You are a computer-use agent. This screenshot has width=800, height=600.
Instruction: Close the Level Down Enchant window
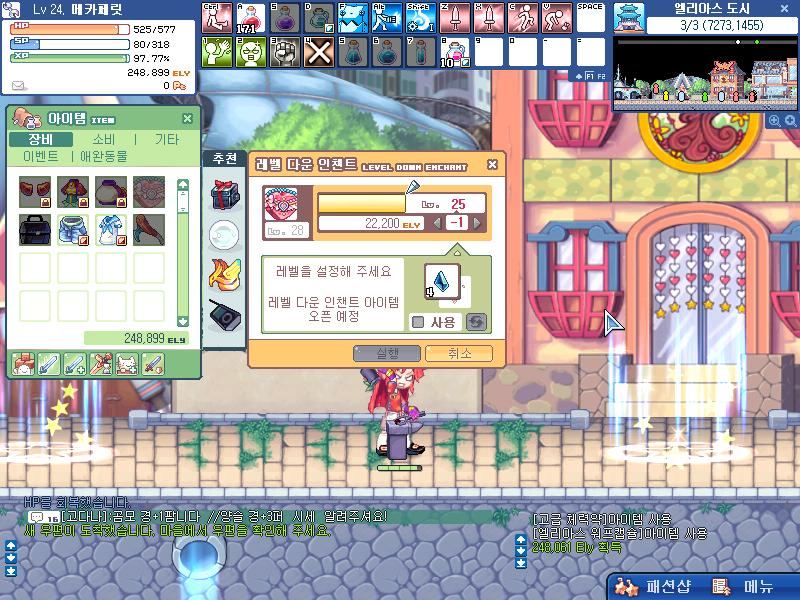(x=492, y=165)
